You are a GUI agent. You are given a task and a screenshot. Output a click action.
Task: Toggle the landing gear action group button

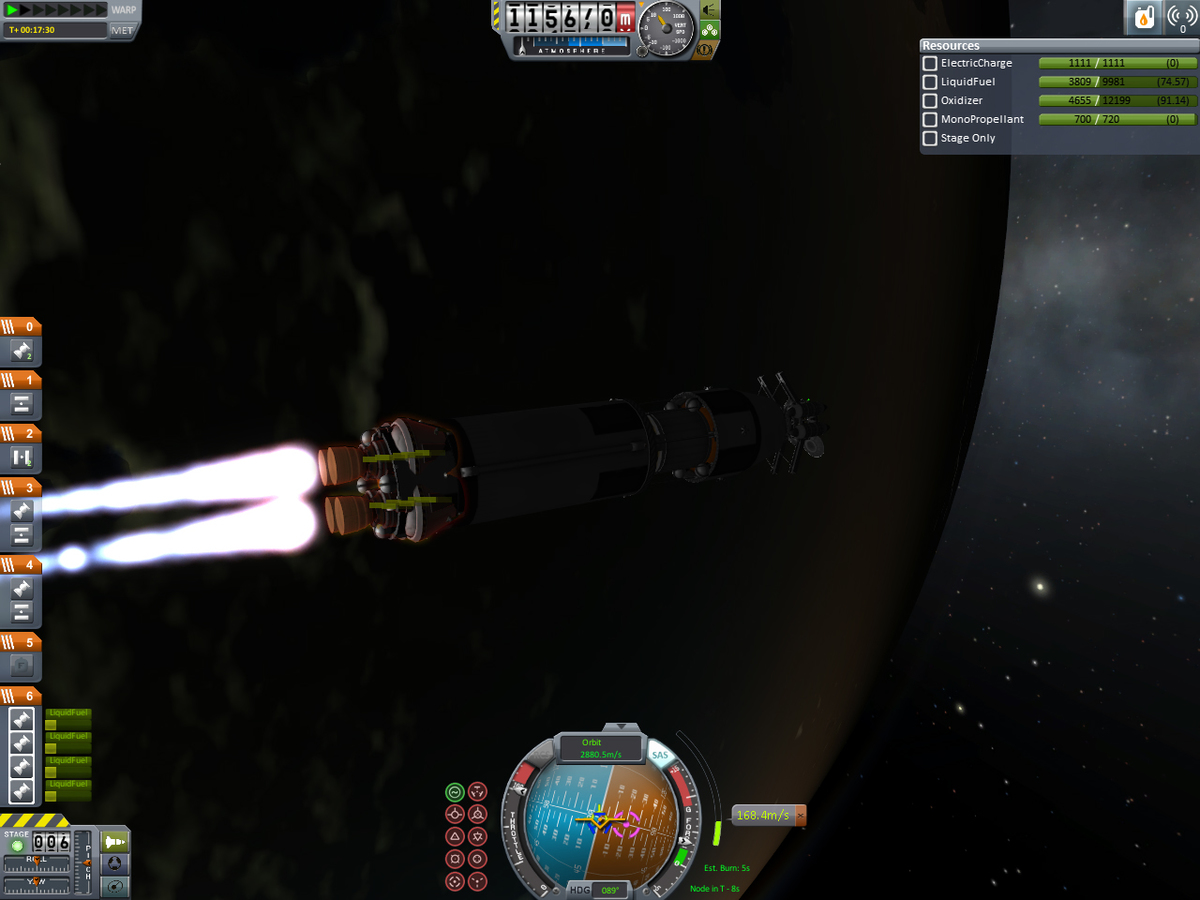pyautogui.click(x=710, y=30)
